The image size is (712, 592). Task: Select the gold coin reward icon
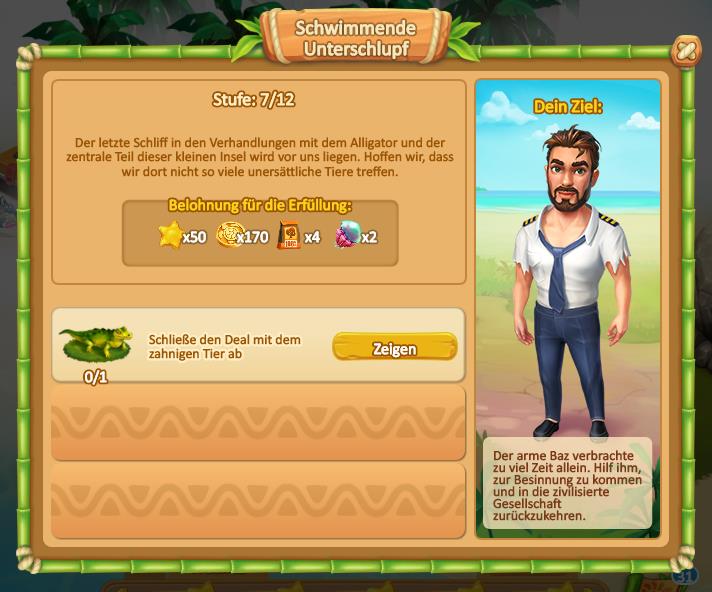pos(230,236)
